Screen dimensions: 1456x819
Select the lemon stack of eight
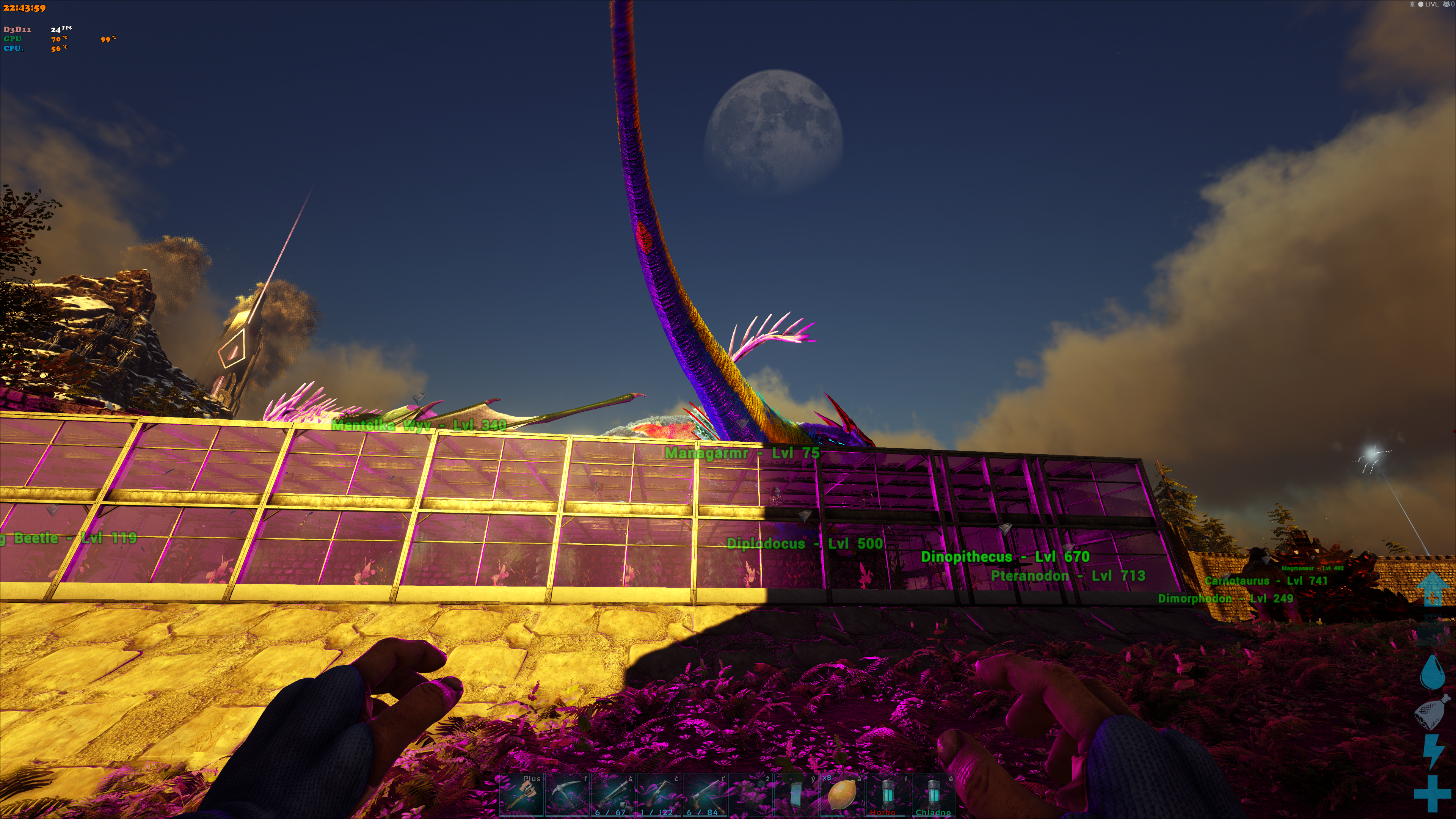(842, 795)
